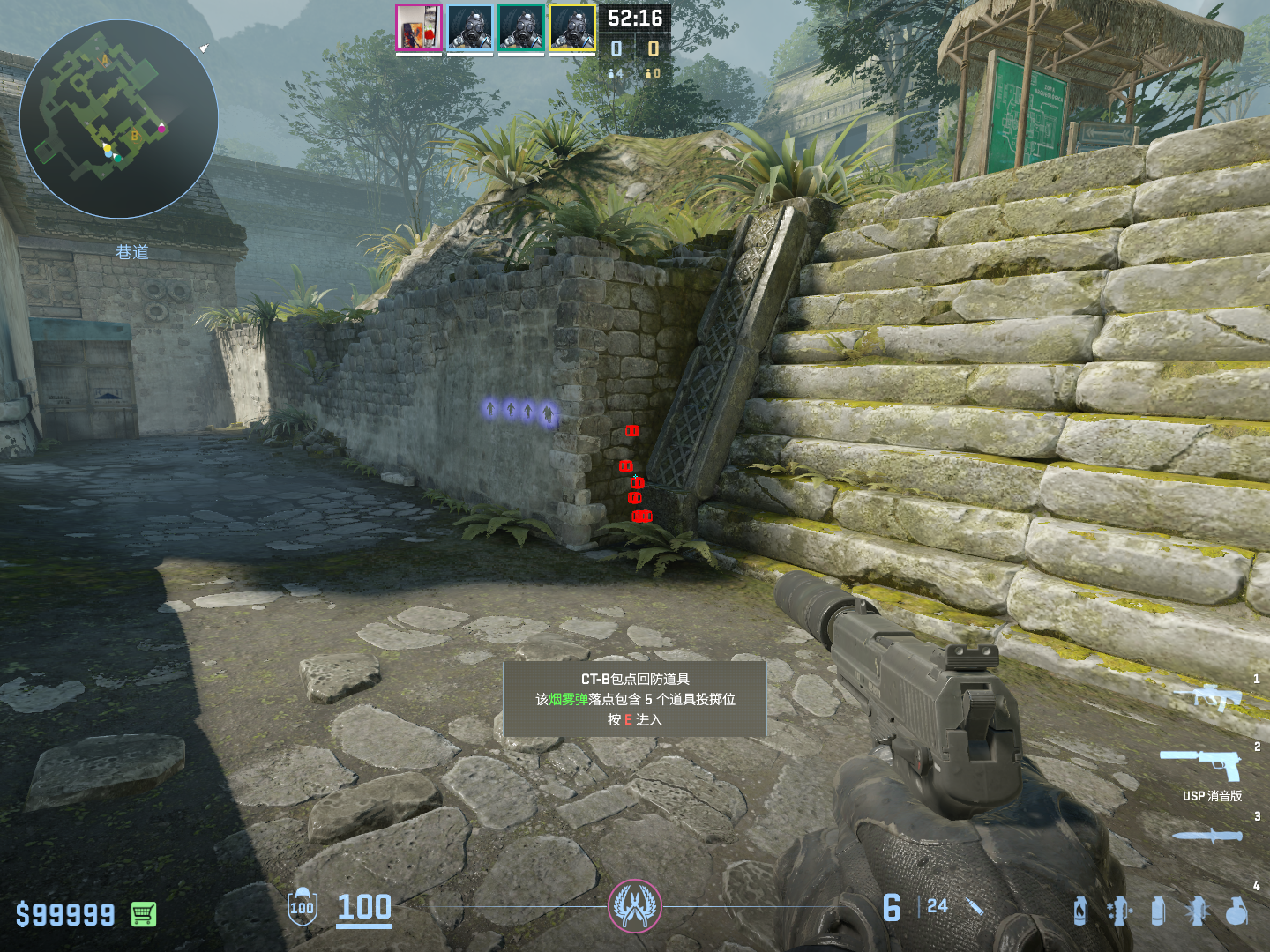Switch to the knife in slot 3

click(x=1206, y=835)
